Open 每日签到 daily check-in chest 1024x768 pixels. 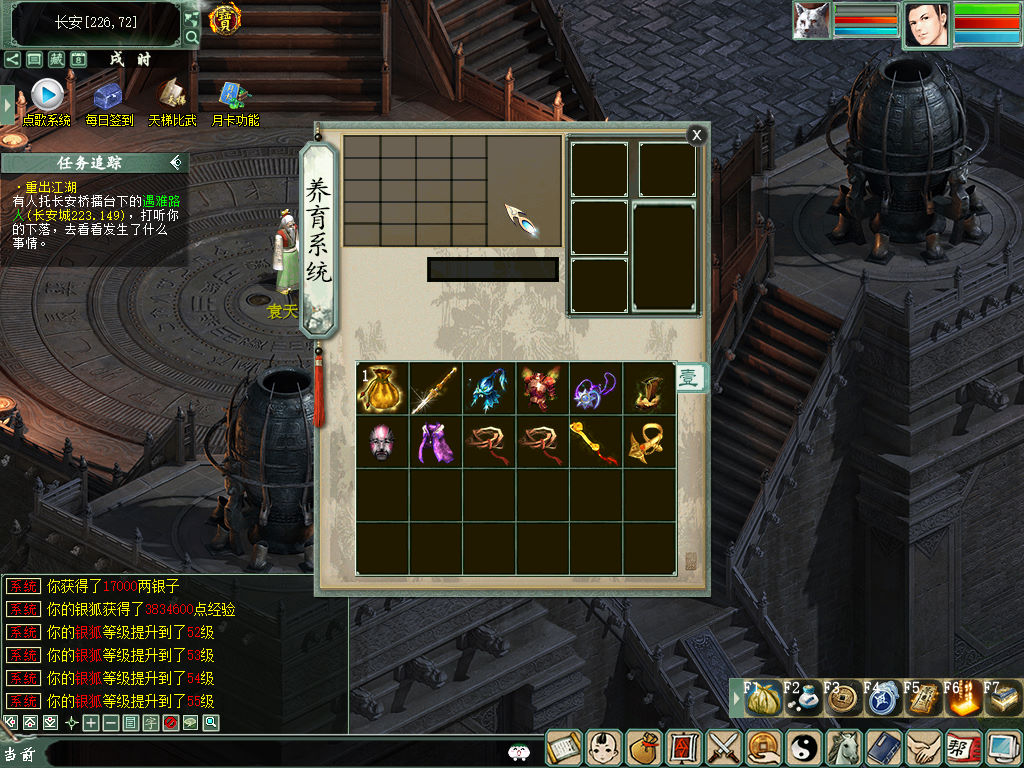(x=108, y=96)
